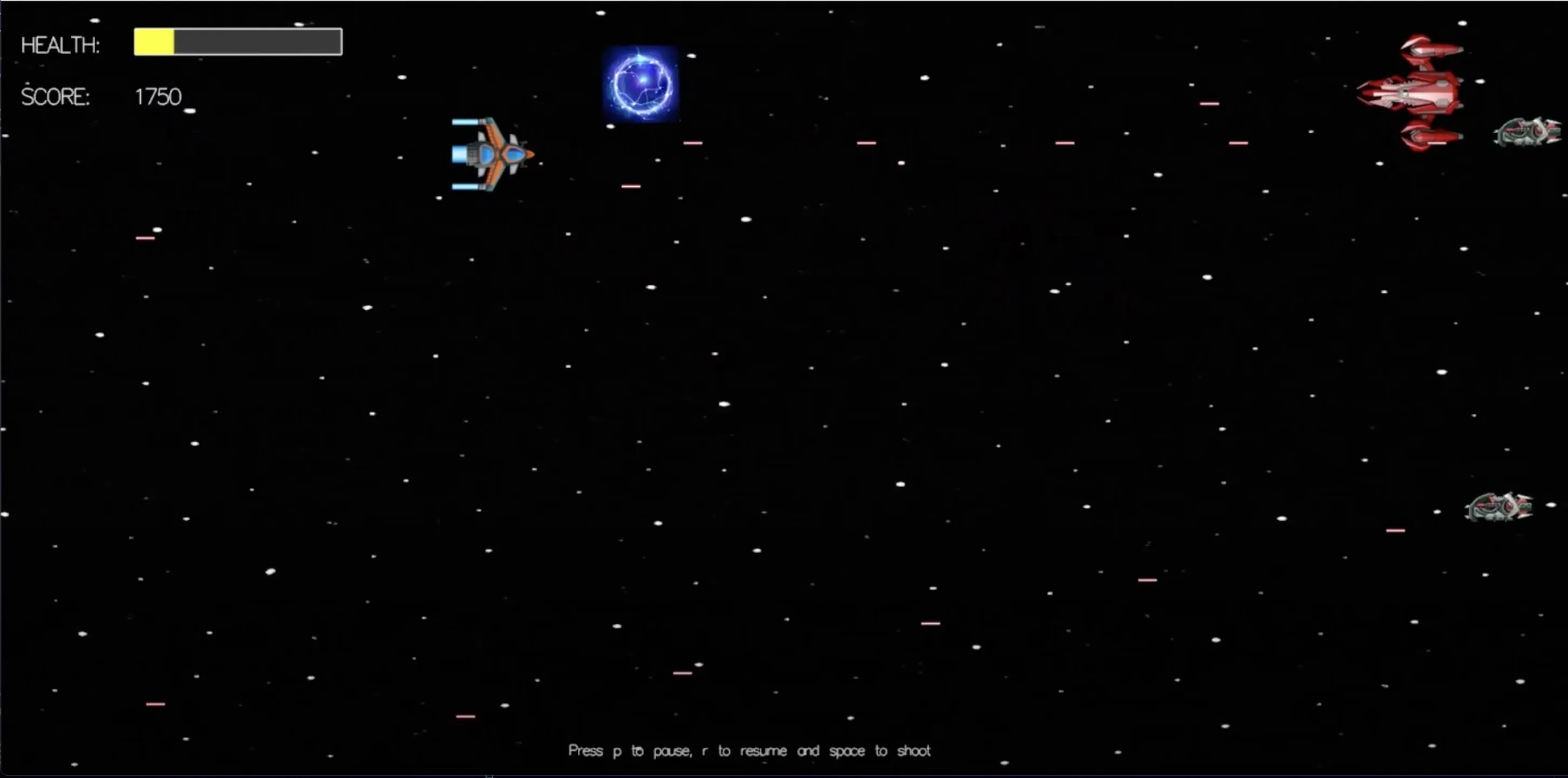
Task: Click the word shoot in the hint text
Action: tap(915, 750)
